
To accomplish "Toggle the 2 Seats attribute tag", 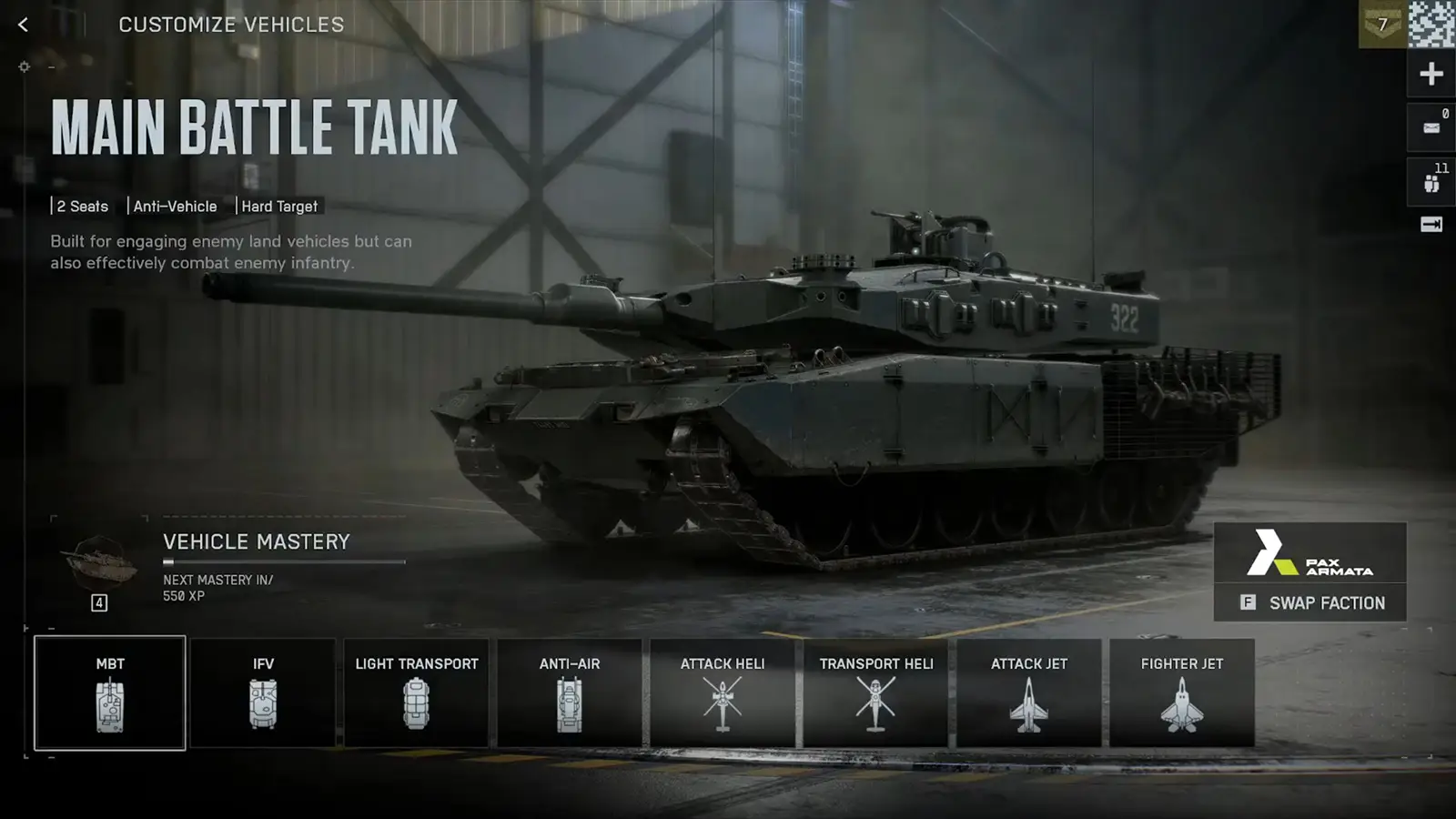I will click(80, 207).
